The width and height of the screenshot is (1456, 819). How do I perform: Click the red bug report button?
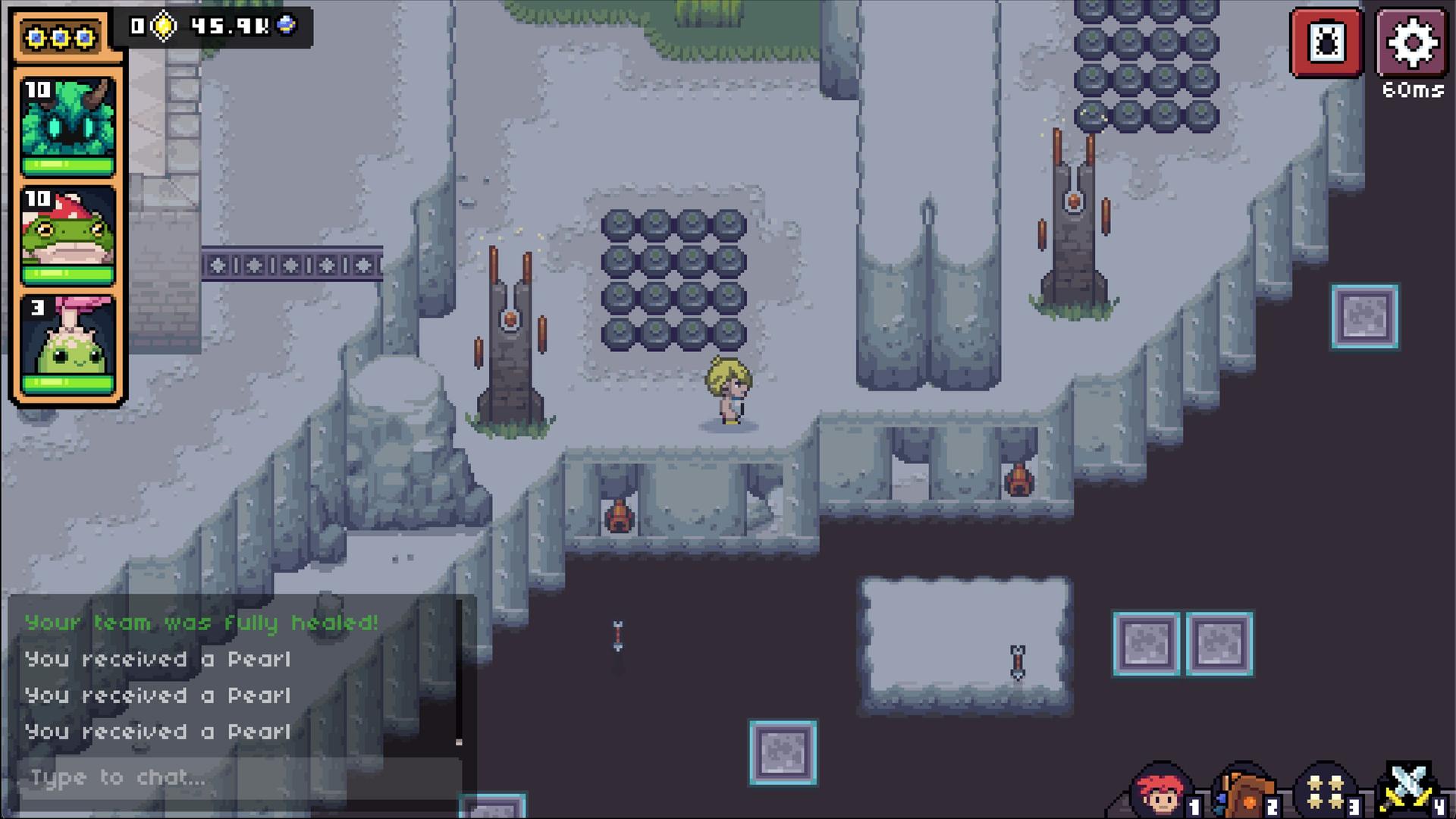[1327, 42]
